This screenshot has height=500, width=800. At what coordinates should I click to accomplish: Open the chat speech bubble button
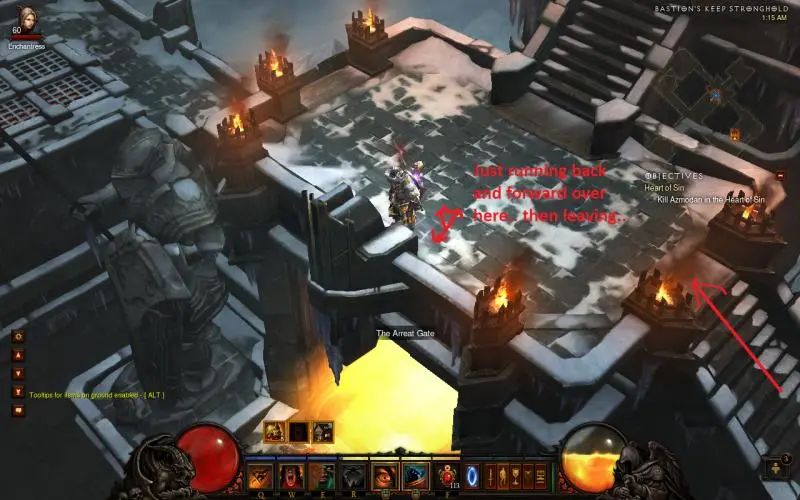point(18,409)
